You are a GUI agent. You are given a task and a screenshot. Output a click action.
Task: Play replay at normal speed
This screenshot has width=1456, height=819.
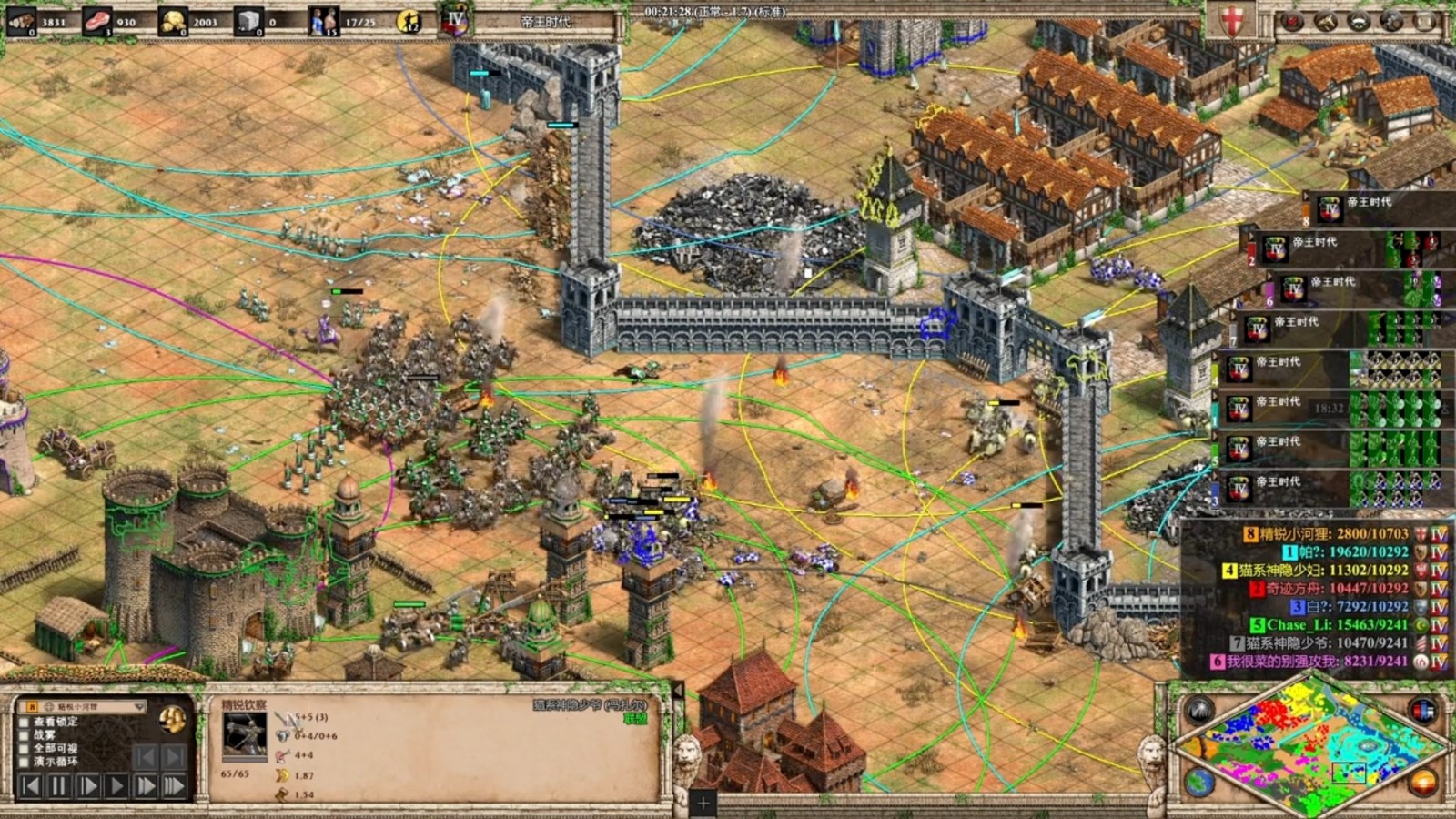(x=116, y=785)
